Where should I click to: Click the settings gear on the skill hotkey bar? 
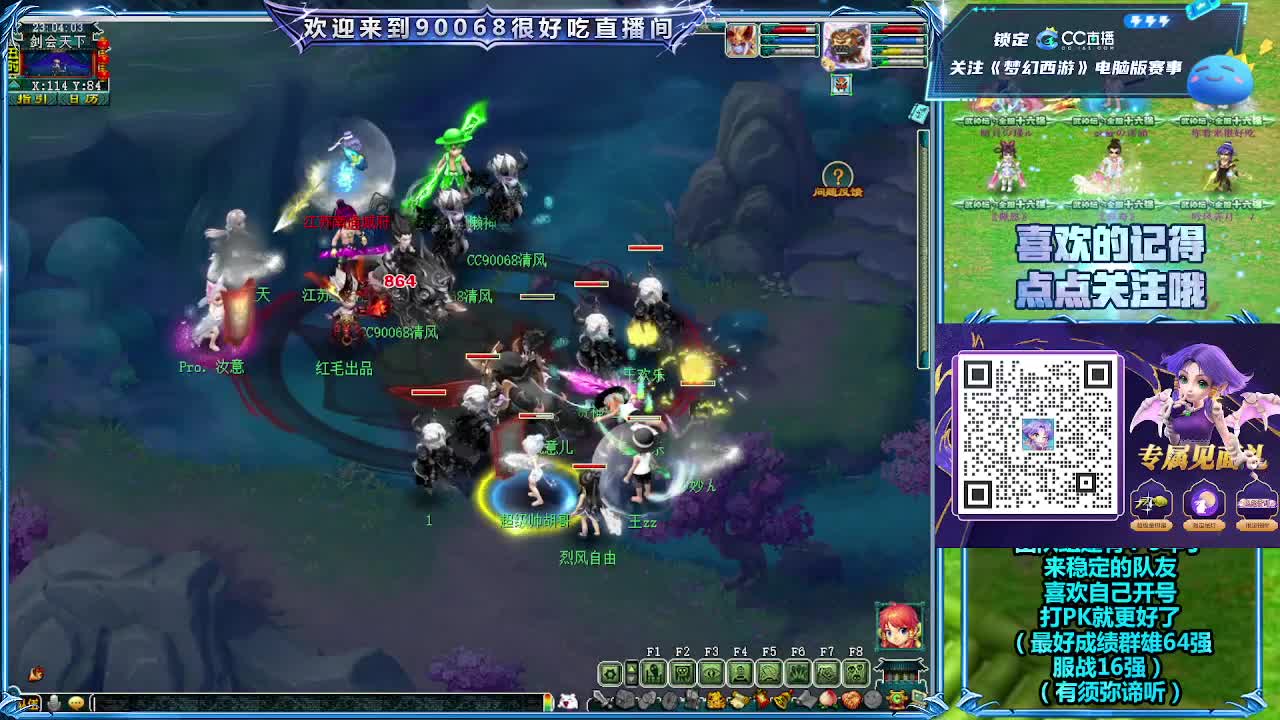(x=610, y=672)
